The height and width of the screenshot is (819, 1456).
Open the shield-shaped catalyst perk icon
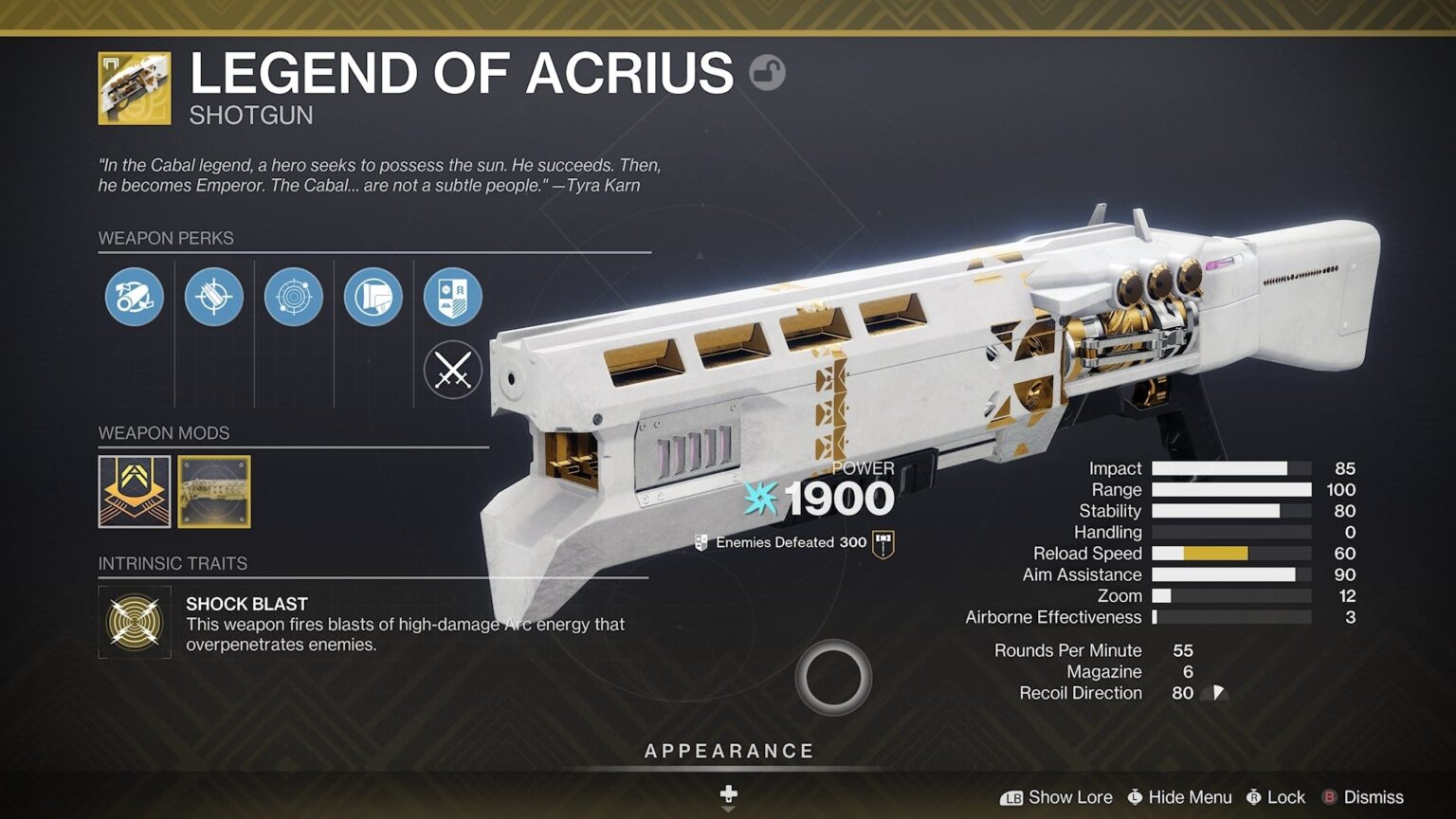(452, 297)
